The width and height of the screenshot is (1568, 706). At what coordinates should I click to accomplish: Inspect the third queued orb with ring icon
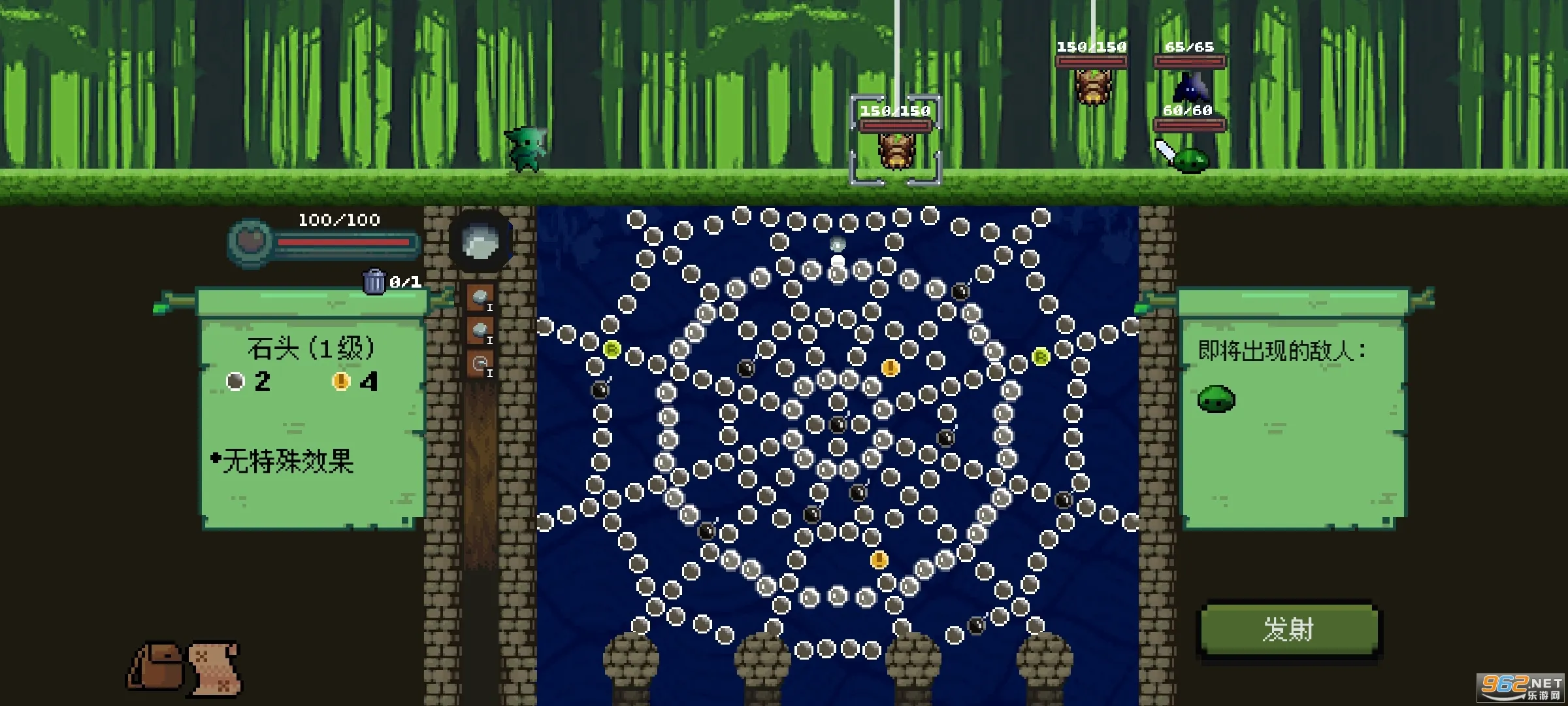tap(480, 363)
